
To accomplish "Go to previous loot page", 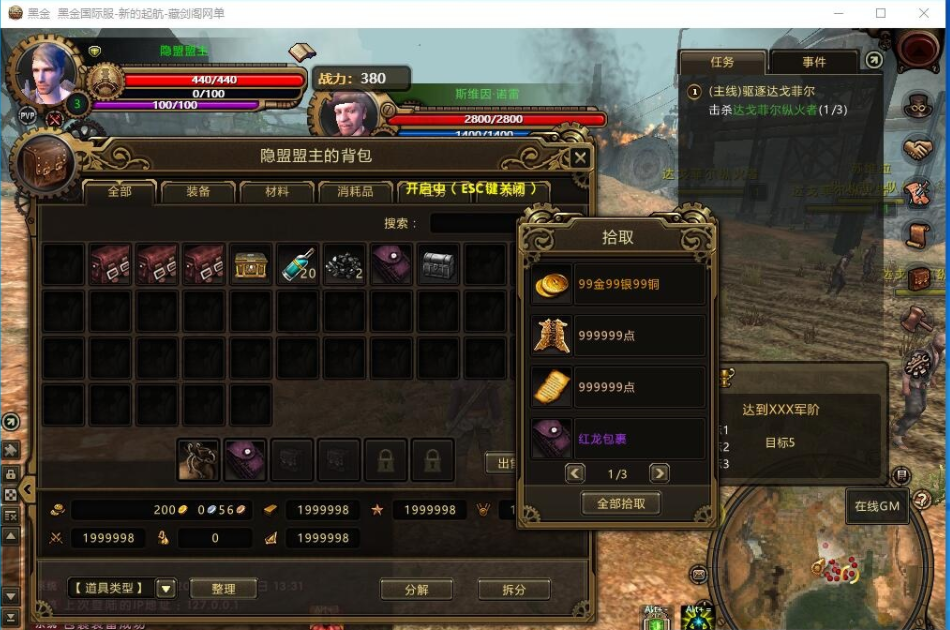I will coord(575,473).
